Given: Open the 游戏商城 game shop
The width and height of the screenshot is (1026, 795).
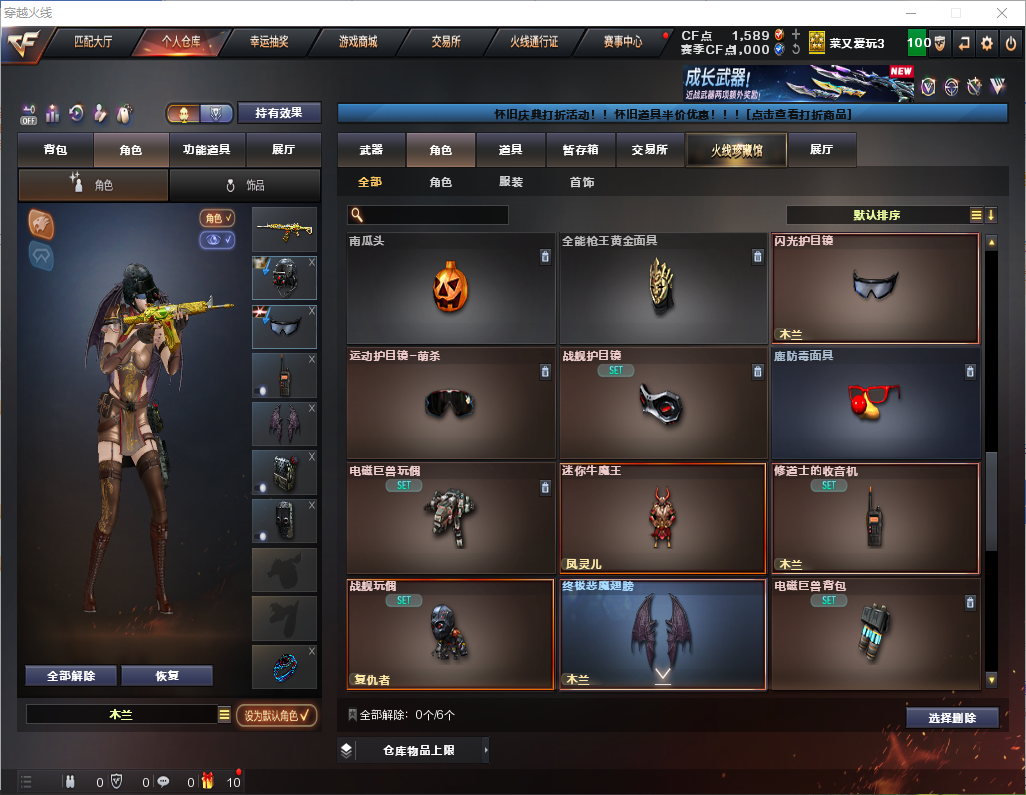Looking at the screenshot, I should click(358, 42).
